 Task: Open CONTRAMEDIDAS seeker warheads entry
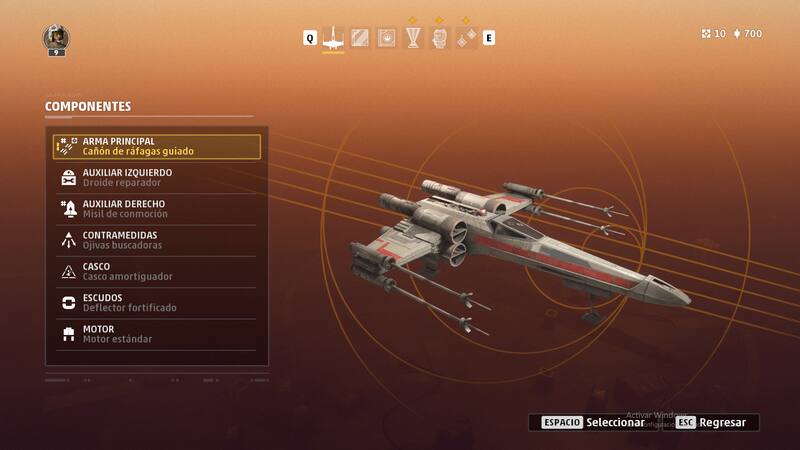[157, 240]
